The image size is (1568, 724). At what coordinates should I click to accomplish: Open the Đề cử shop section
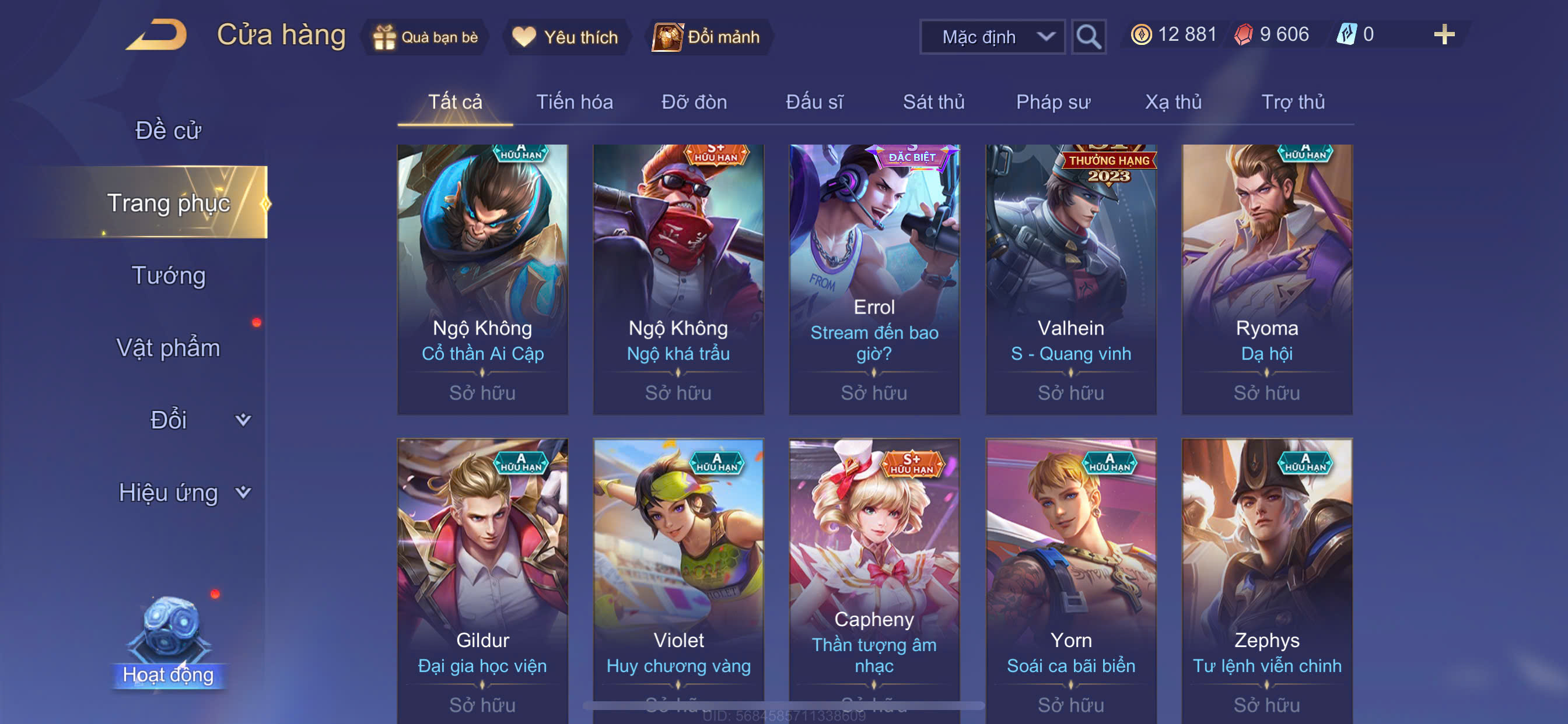pyautogui.click(x=168, y=130)
